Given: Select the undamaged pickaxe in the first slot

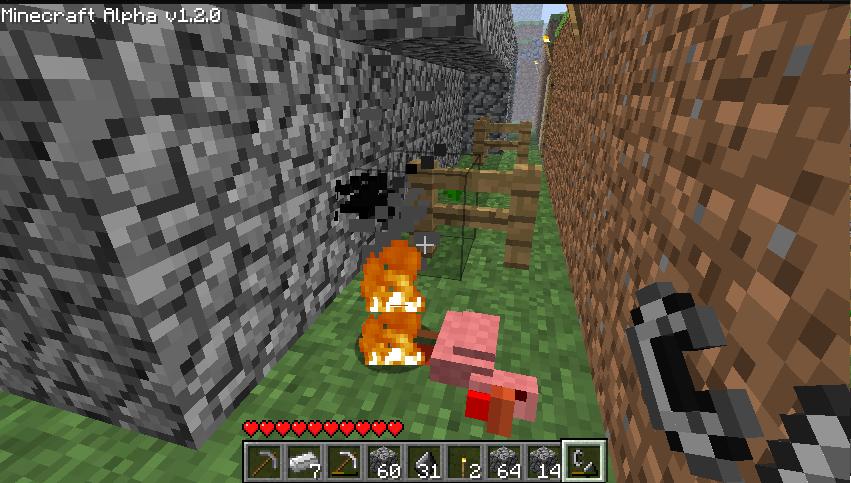Looking at the screenshot, I should click(264, 461).
